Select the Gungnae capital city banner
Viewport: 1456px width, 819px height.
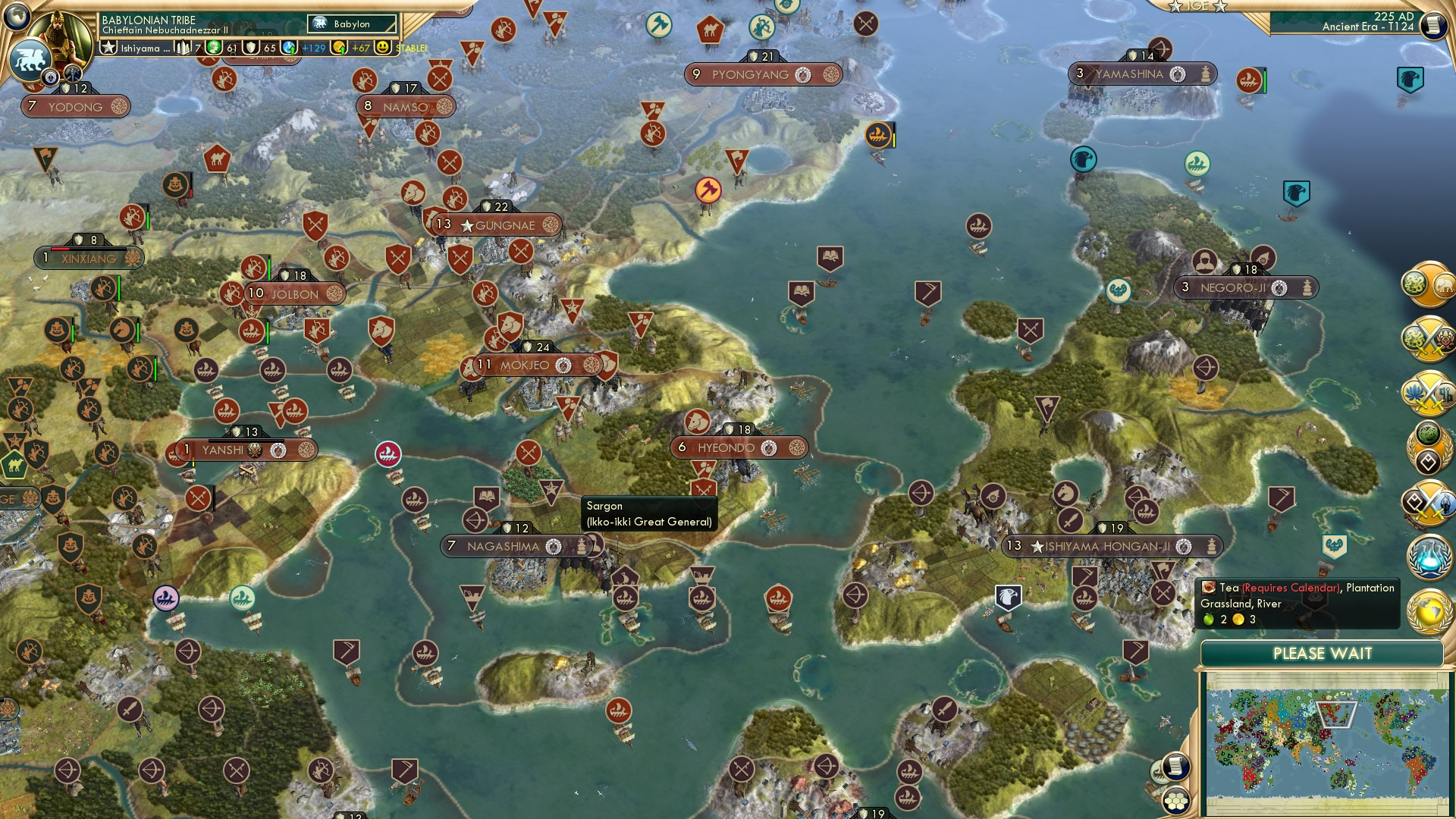(x=497, y=225)
